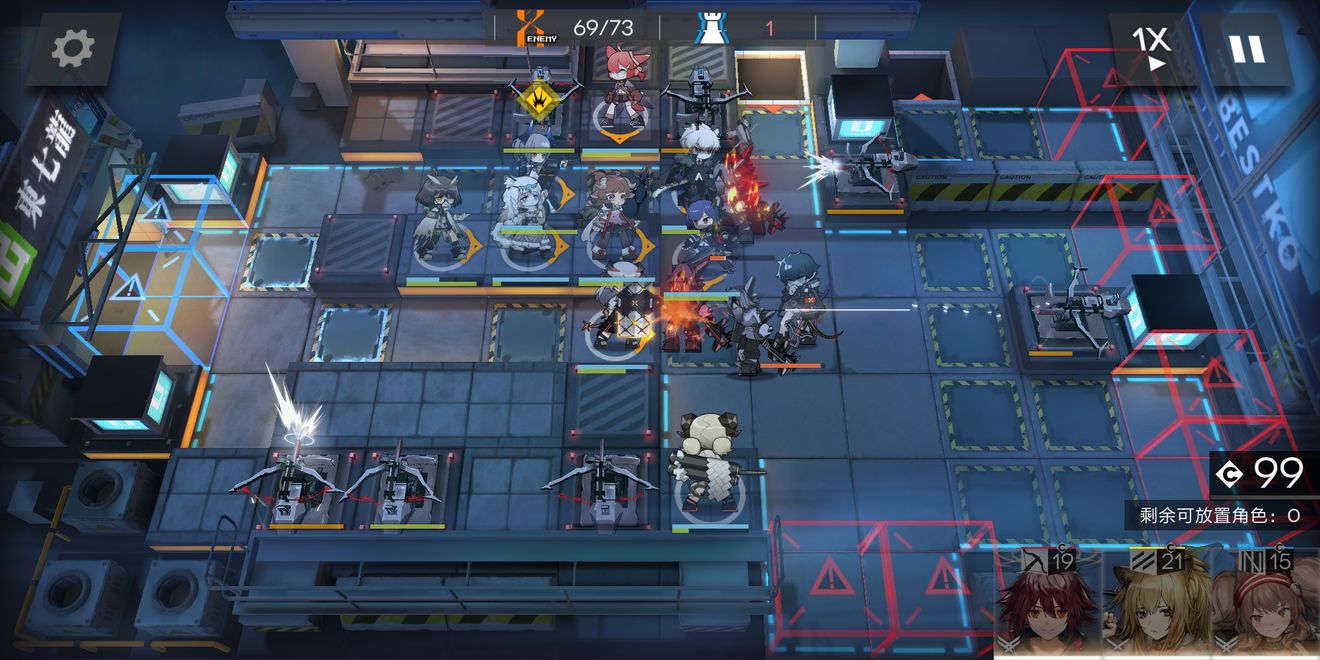The image size is (1320, 660).
Task: Toggle the 1X game speed
Action: [x=1151, y=47]
